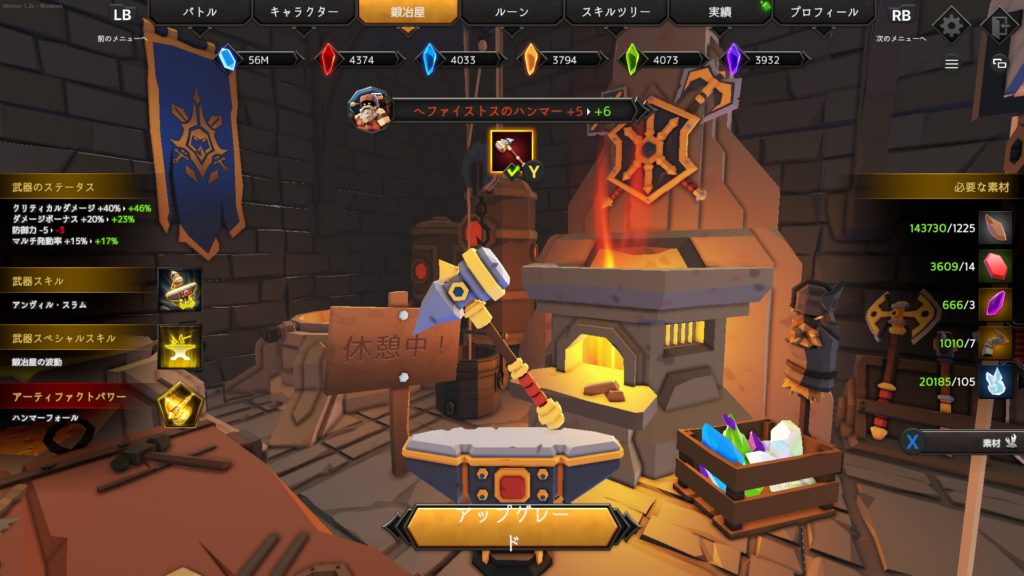Select the blacksmith character portrait
Screen dimensions: 1024x576
(368, 109)
